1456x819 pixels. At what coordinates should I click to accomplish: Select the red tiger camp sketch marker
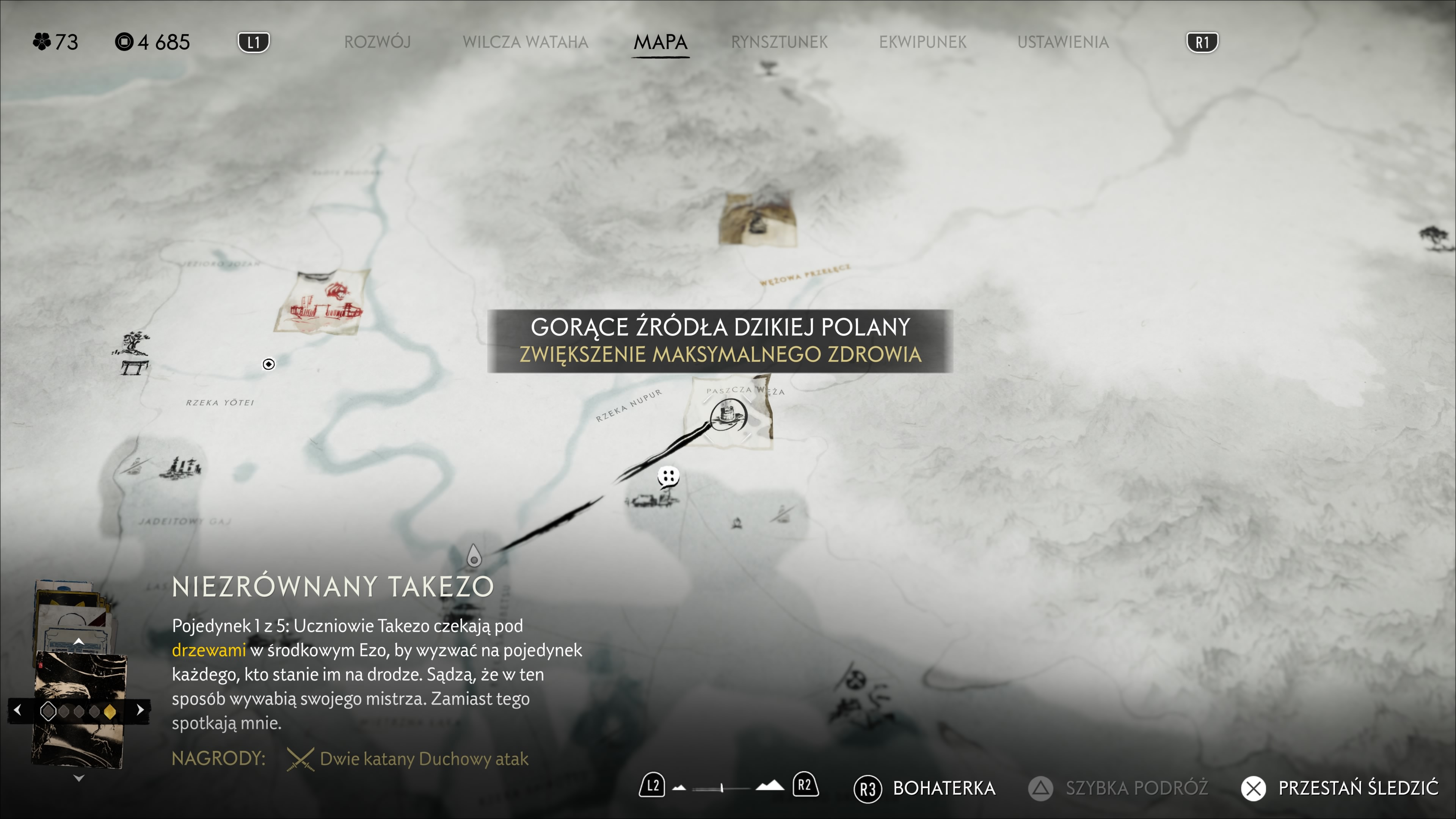click(x=323, y=303)
